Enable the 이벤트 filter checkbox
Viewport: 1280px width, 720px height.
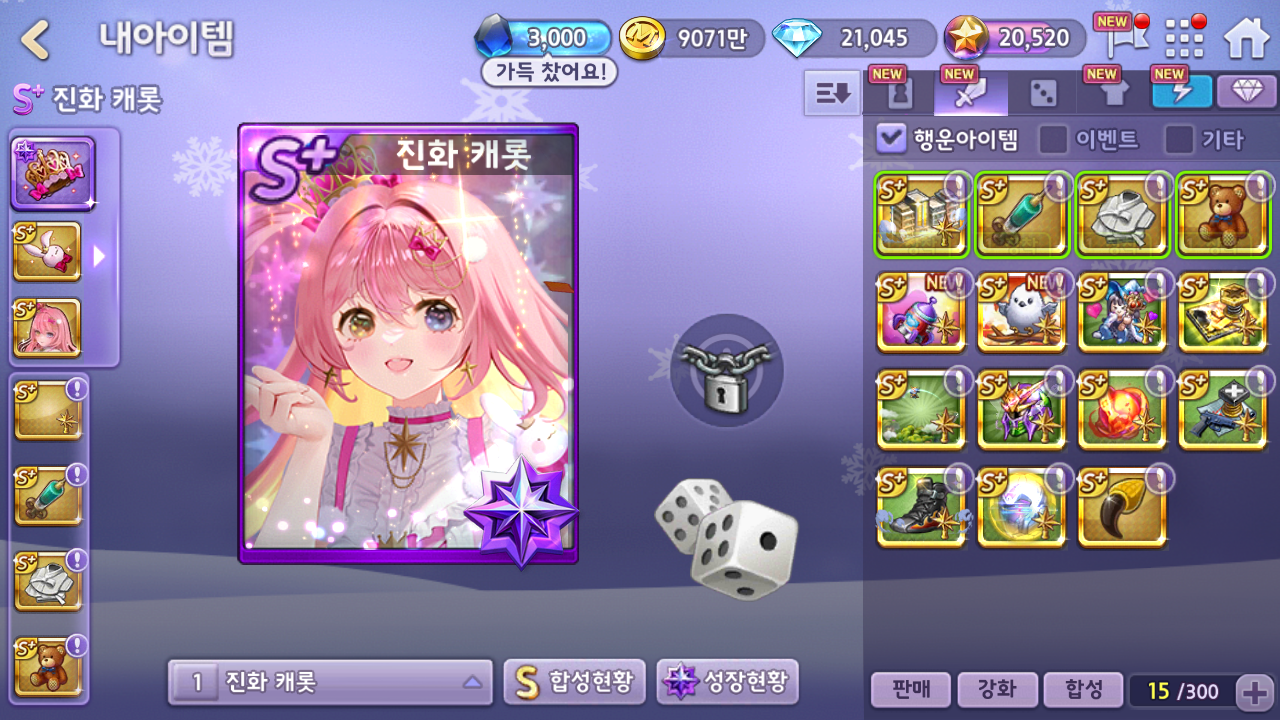pos(1053,139)
